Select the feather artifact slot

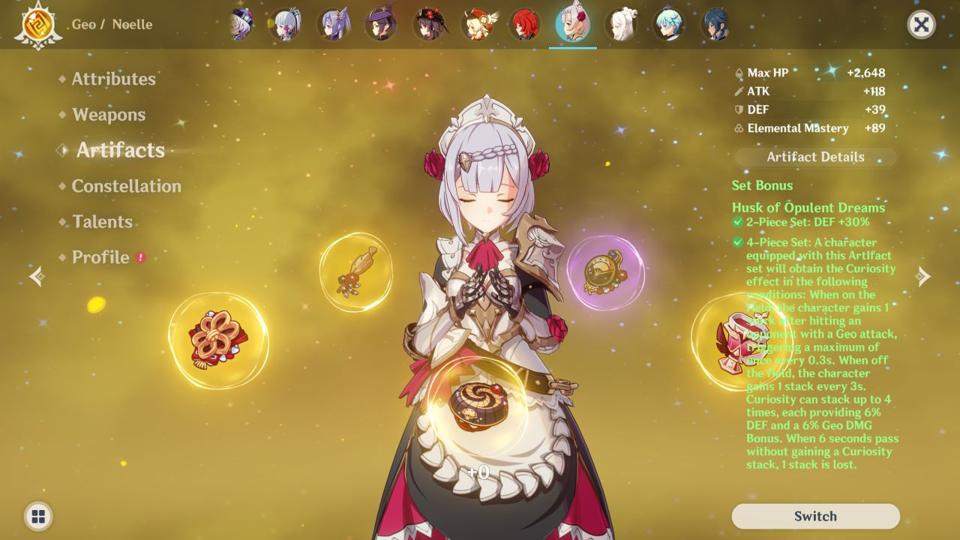pos(355,272)
